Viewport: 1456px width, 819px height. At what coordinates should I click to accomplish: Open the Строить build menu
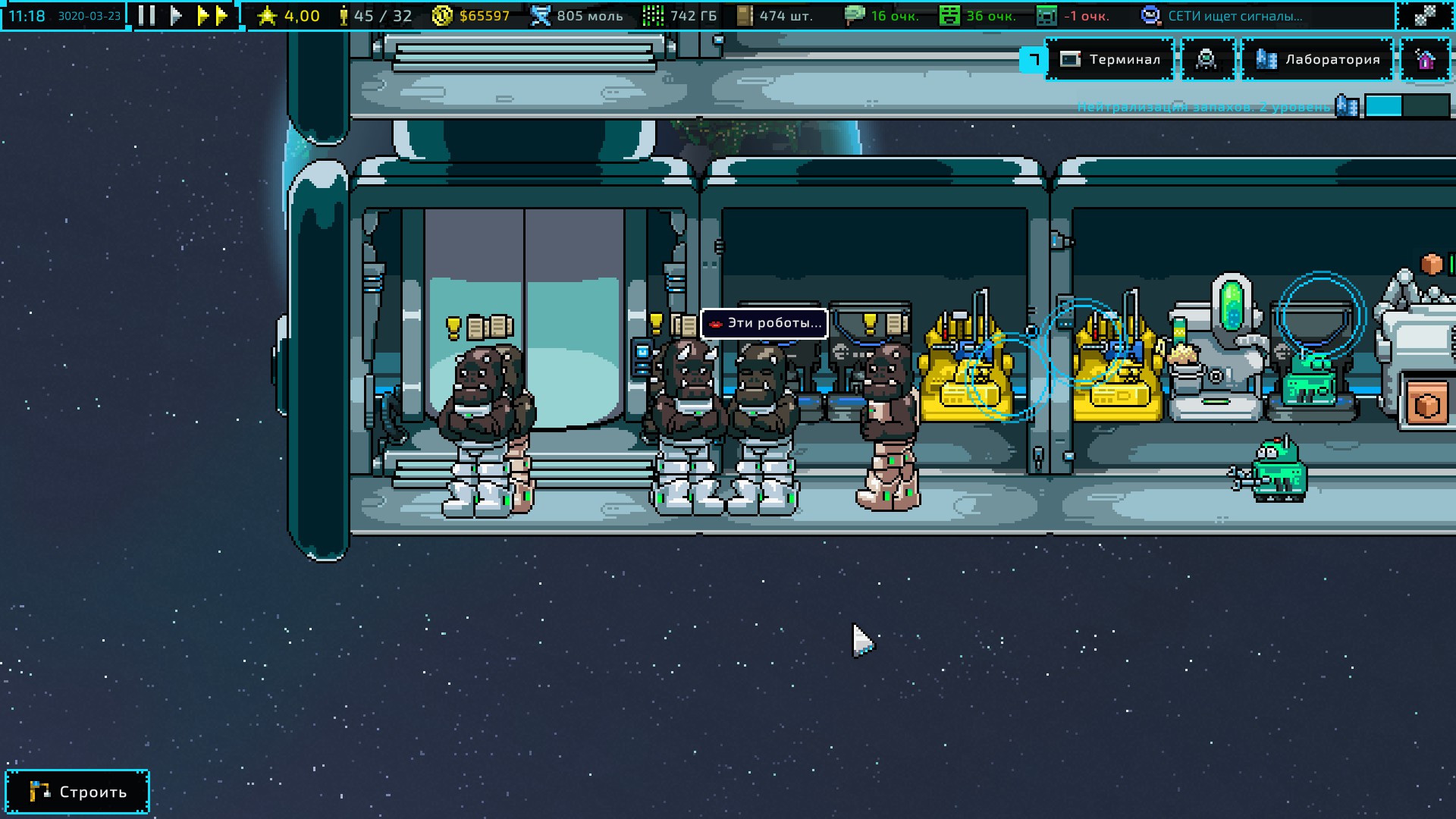click(77, 792)
